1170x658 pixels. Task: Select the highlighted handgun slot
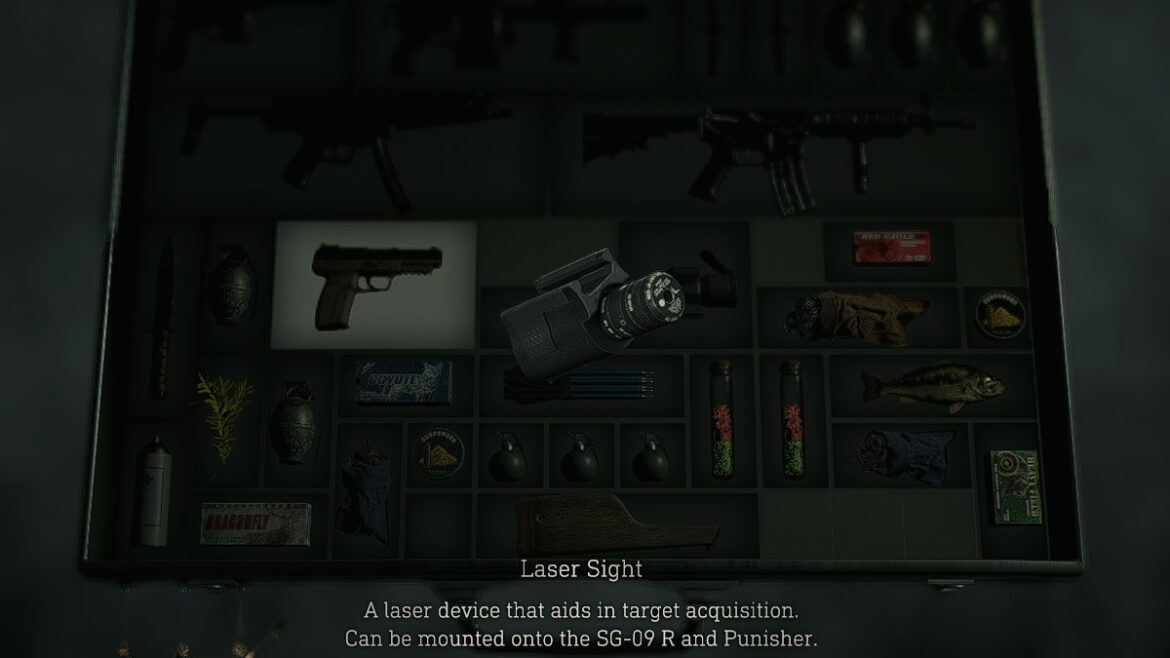pyautogui.click(x=374, y=284)
